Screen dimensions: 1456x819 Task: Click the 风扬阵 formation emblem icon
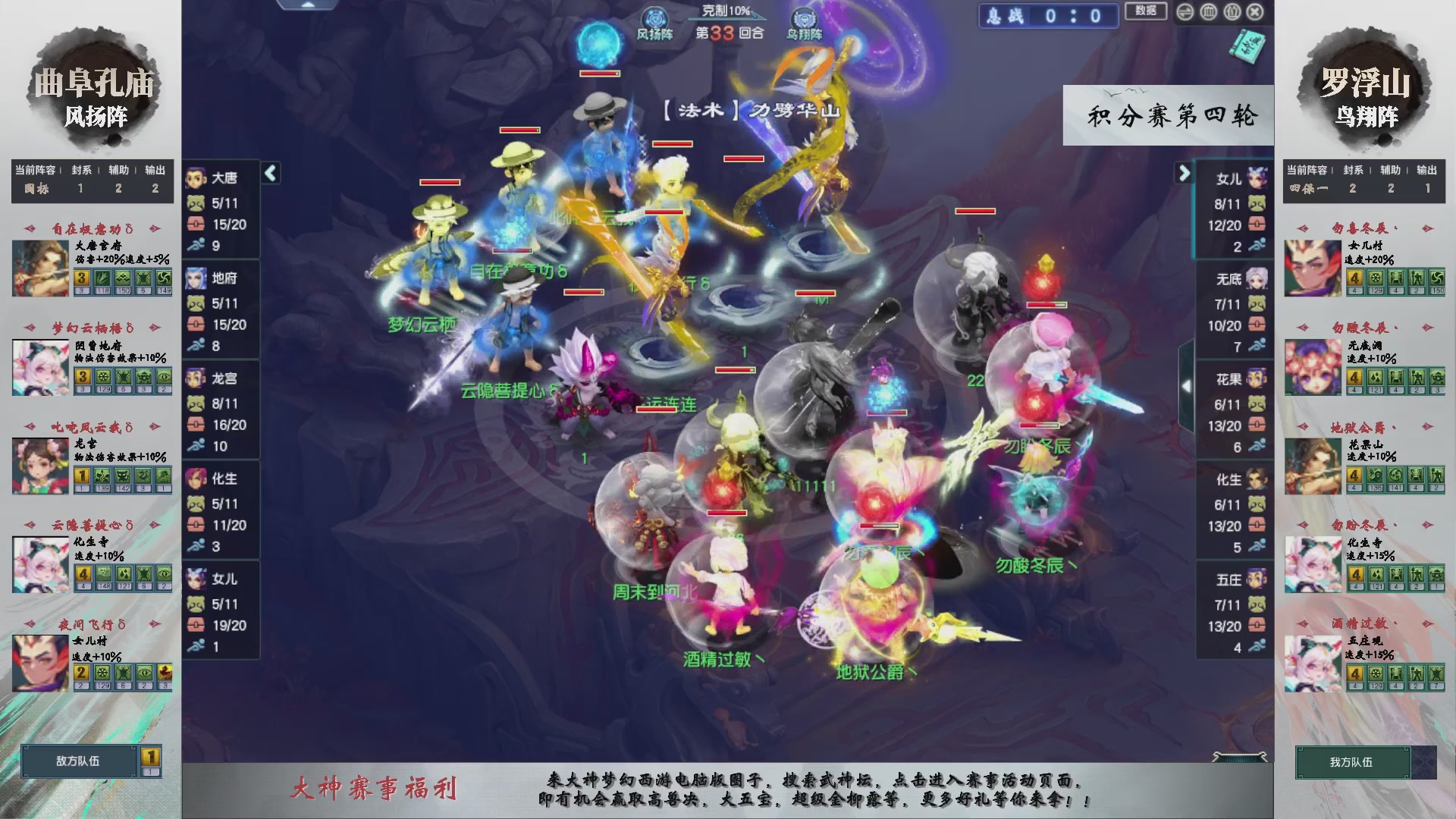[x=654, y=17]
